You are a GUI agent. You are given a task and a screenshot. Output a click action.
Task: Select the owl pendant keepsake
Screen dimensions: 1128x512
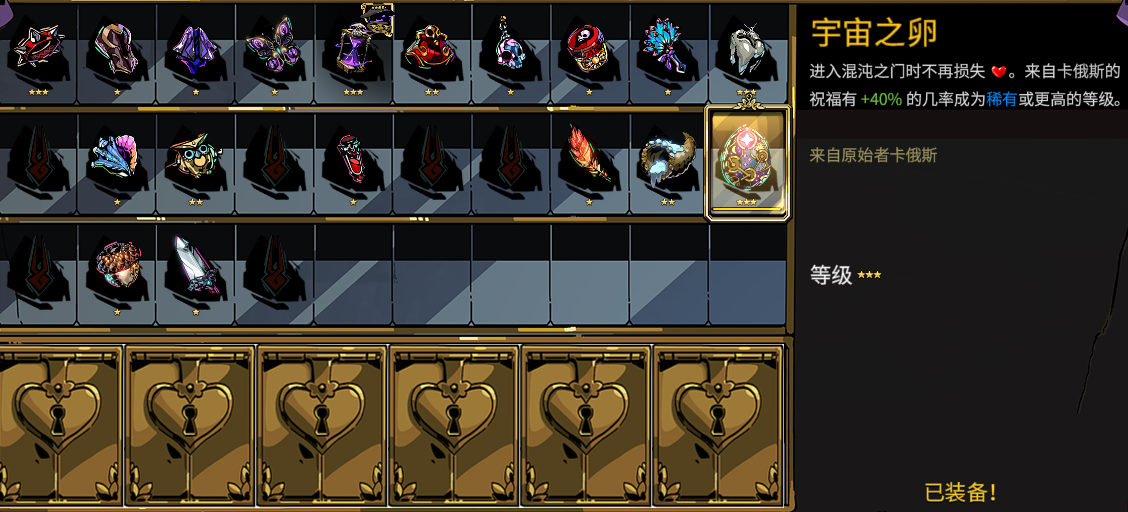(x=195, y=158)
